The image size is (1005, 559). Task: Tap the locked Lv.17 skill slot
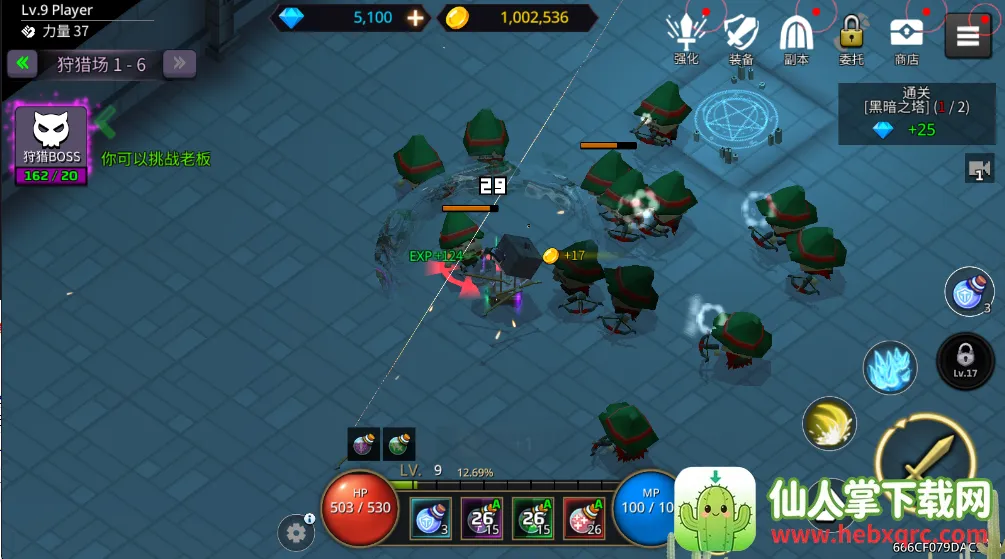[x=964, y=360]
